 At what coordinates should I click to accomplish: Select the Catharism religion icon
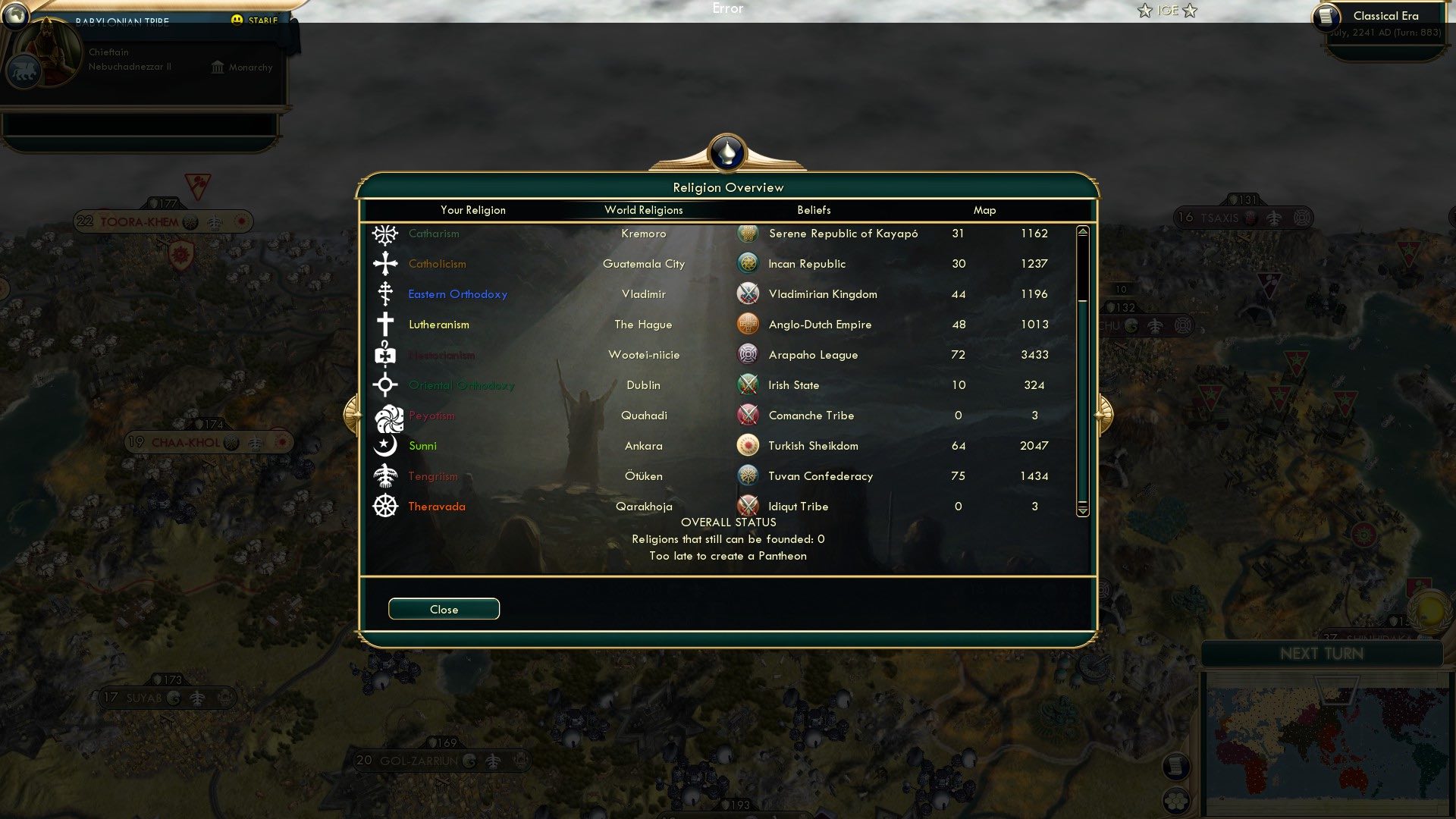click(385, 234)
